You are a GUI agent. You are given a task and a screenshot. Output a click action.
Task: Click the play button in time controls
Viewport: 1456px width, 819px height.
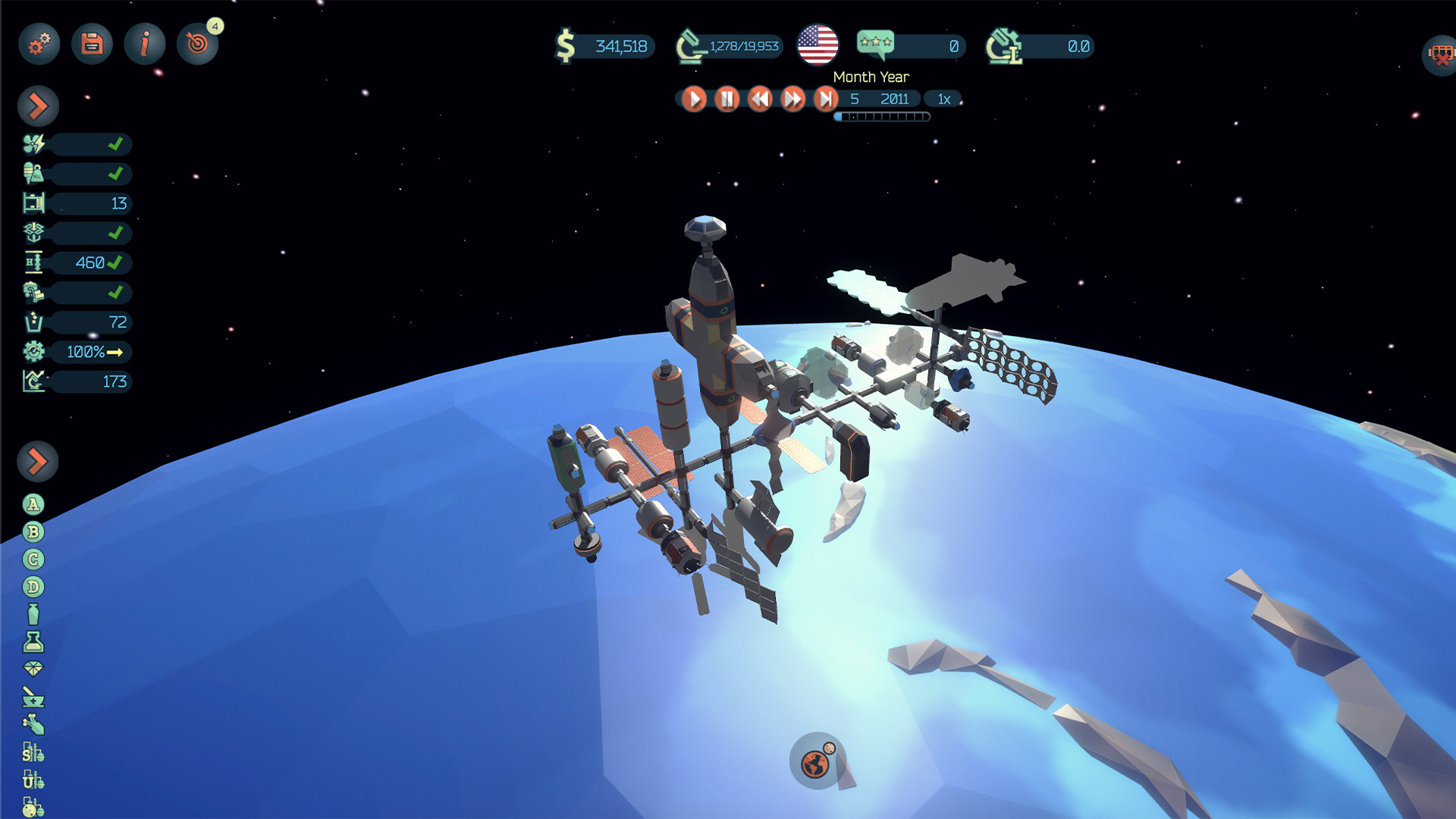click(693, 99)
